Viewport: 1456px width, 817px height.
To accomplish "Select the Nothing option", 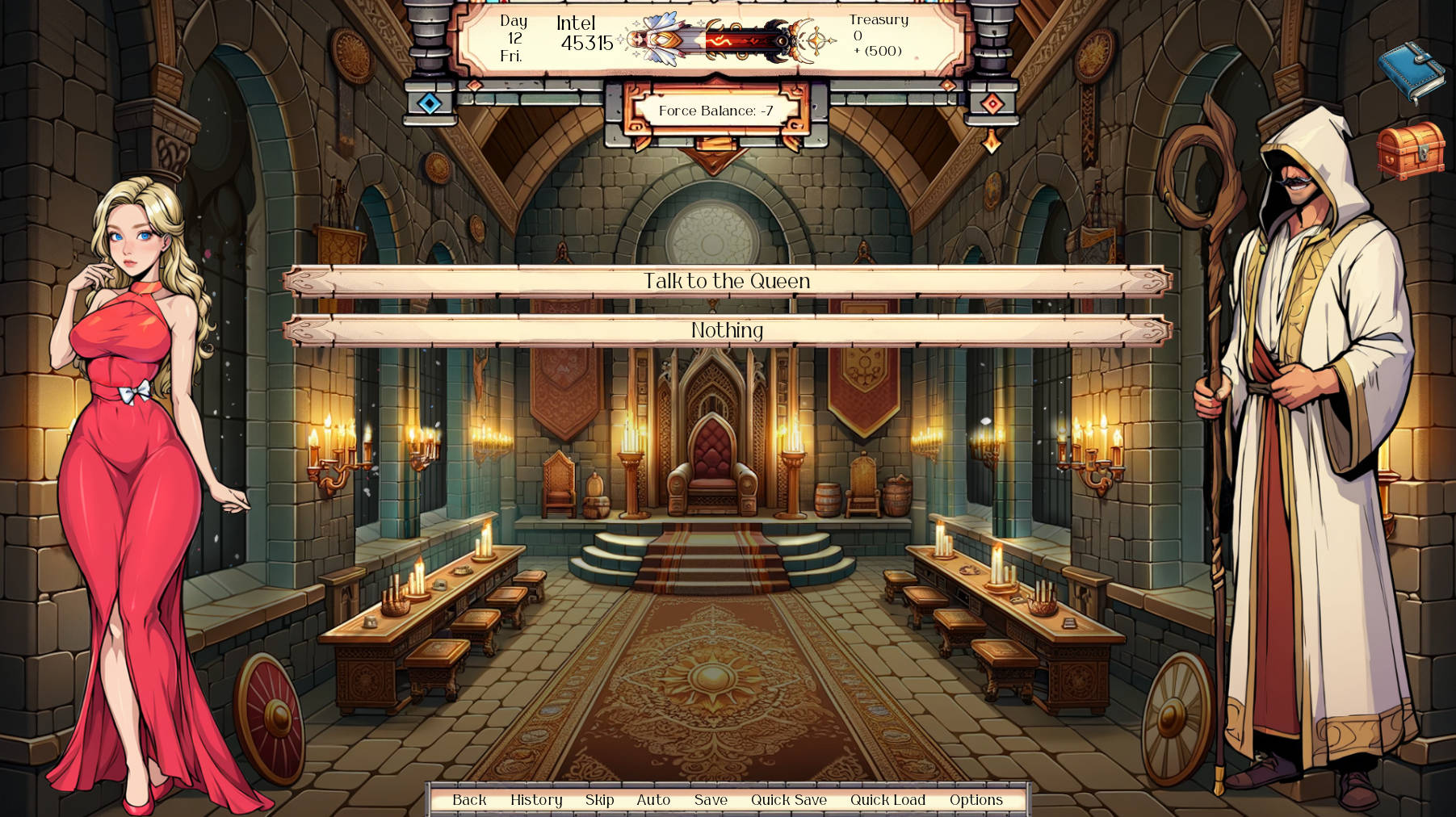I will [725, 330].
